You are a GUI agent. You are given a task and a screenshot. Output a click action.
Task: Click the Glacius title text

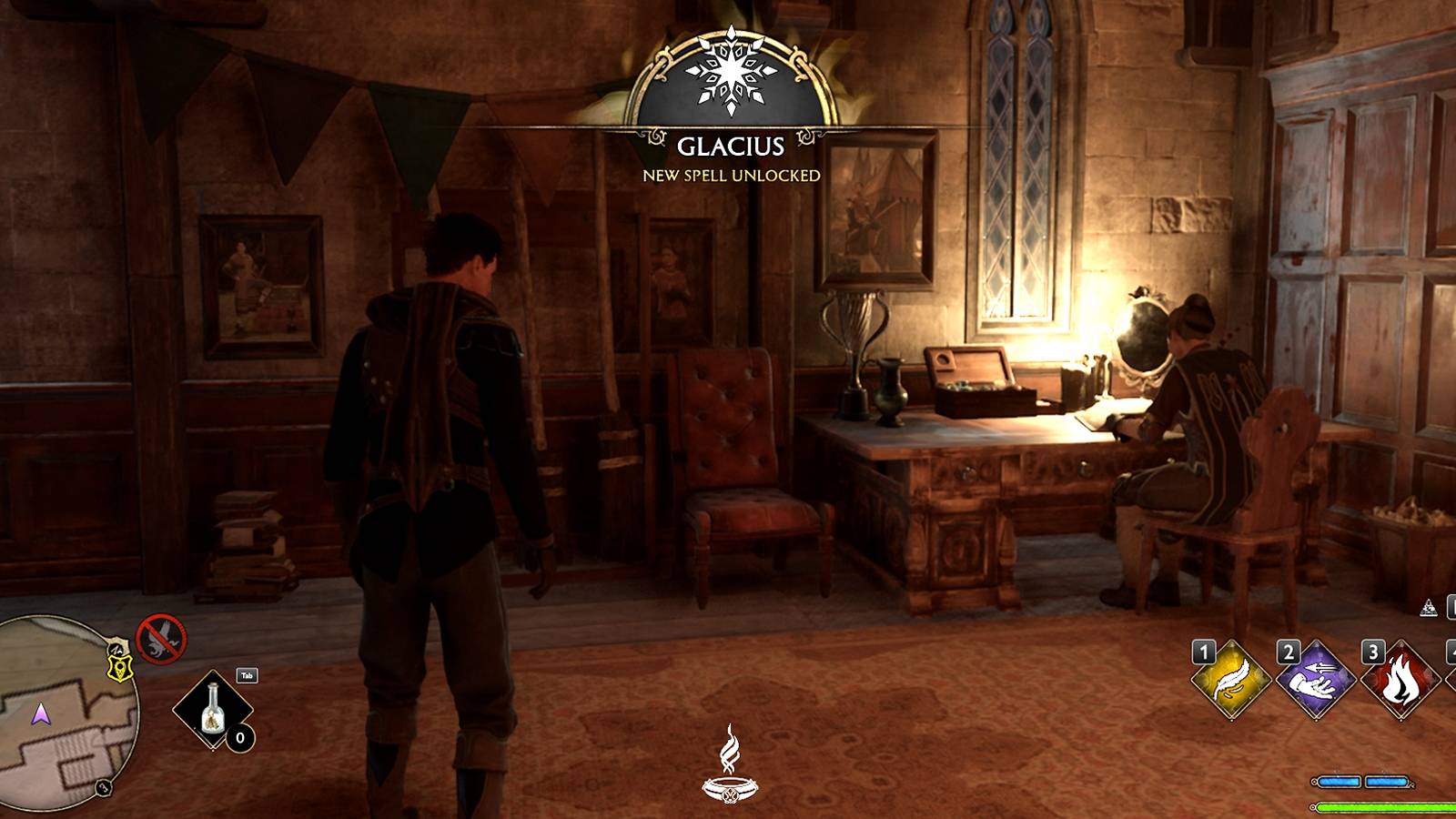click(x=731, y=146)
